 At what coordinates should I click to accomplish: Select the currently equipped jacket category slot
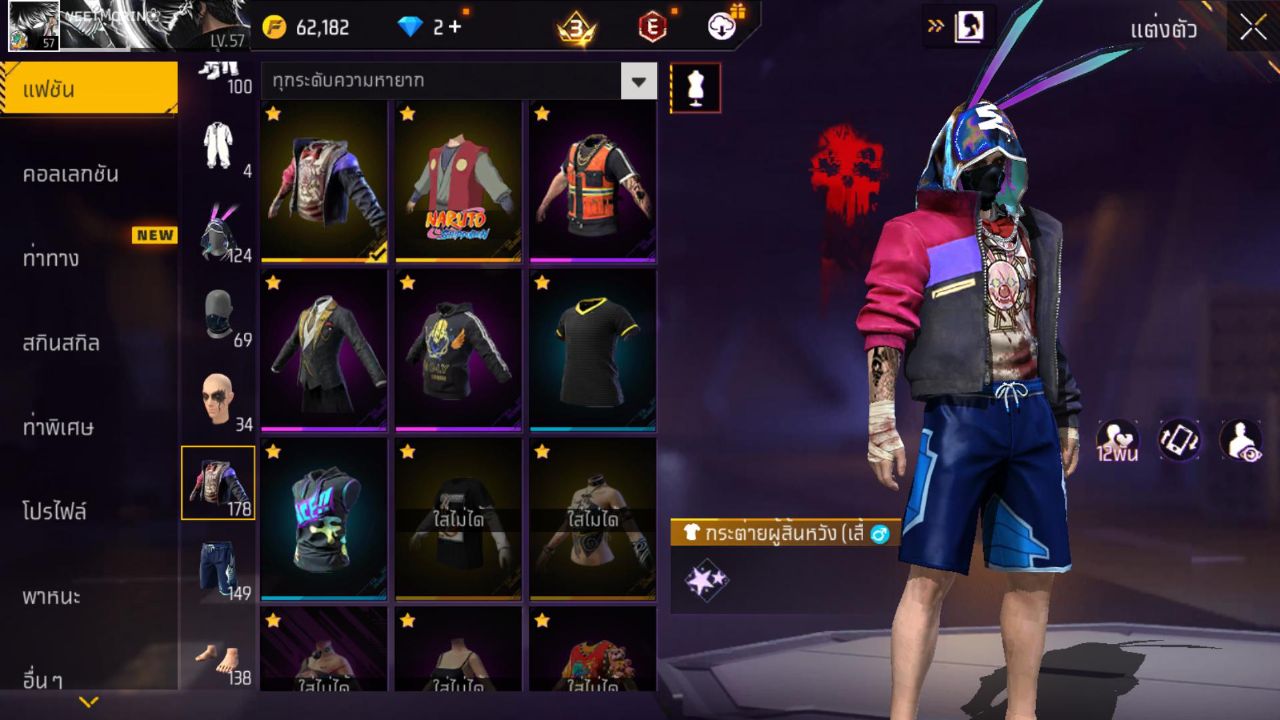click(219, 481)
